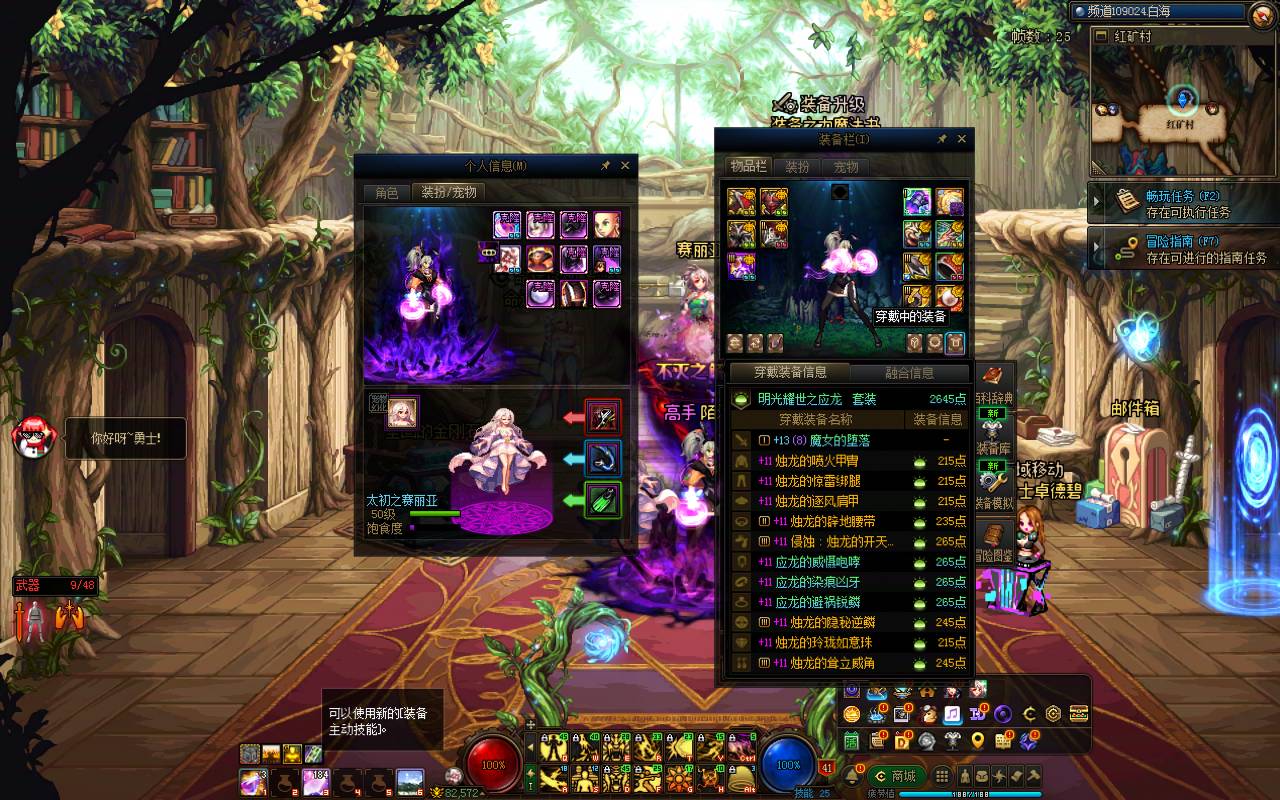Viewport: 1280px width, 800px height.
Task: Show the 融合信息 tab
Action: pyautogui.click(x=909, y=373)
